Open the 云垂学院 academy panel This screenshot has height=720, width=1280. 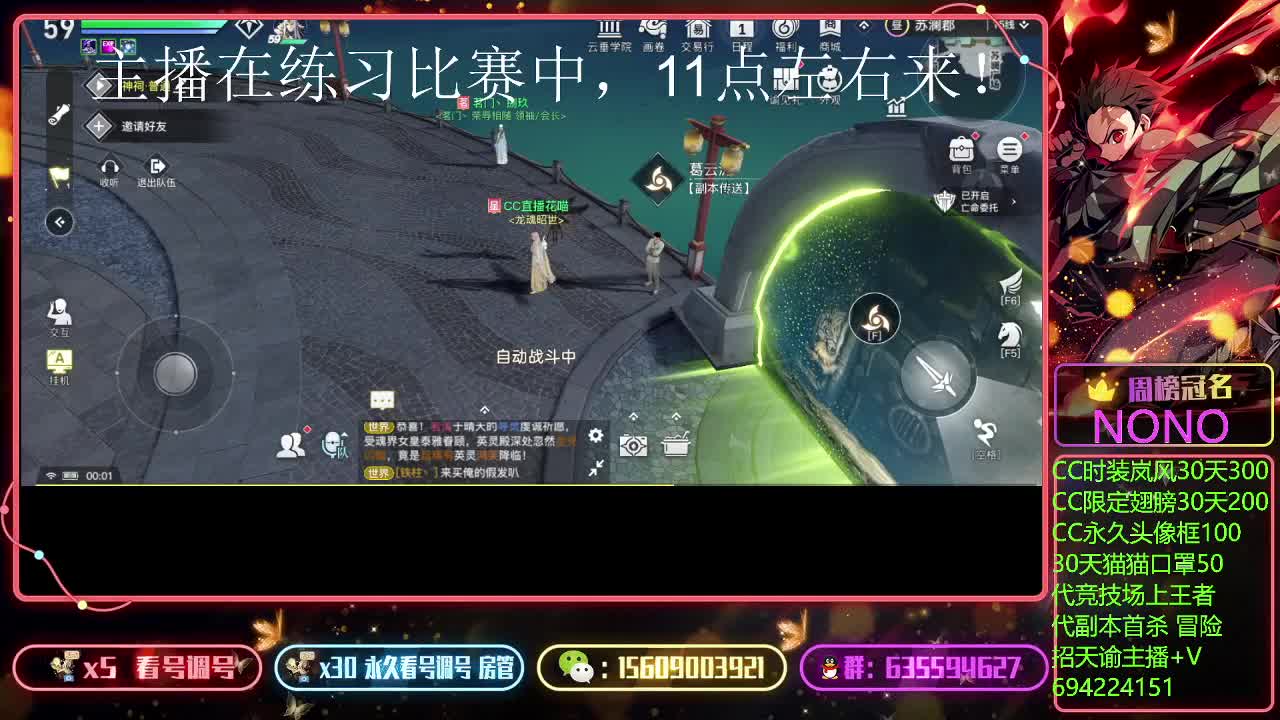coord(608,30)
